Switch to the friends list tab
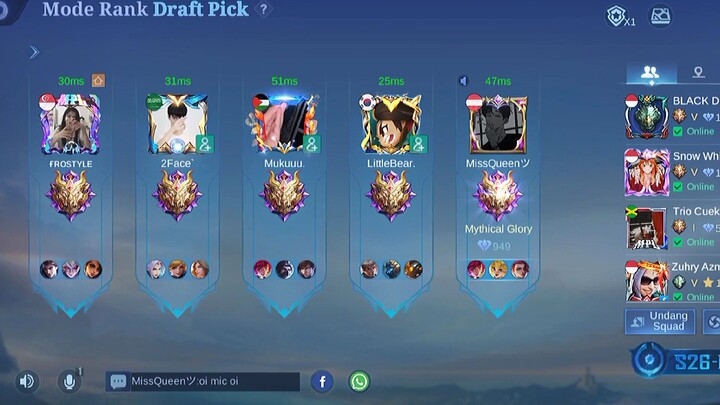The width and height of the screenshot is (720, 405). click(x=649, y=72)
